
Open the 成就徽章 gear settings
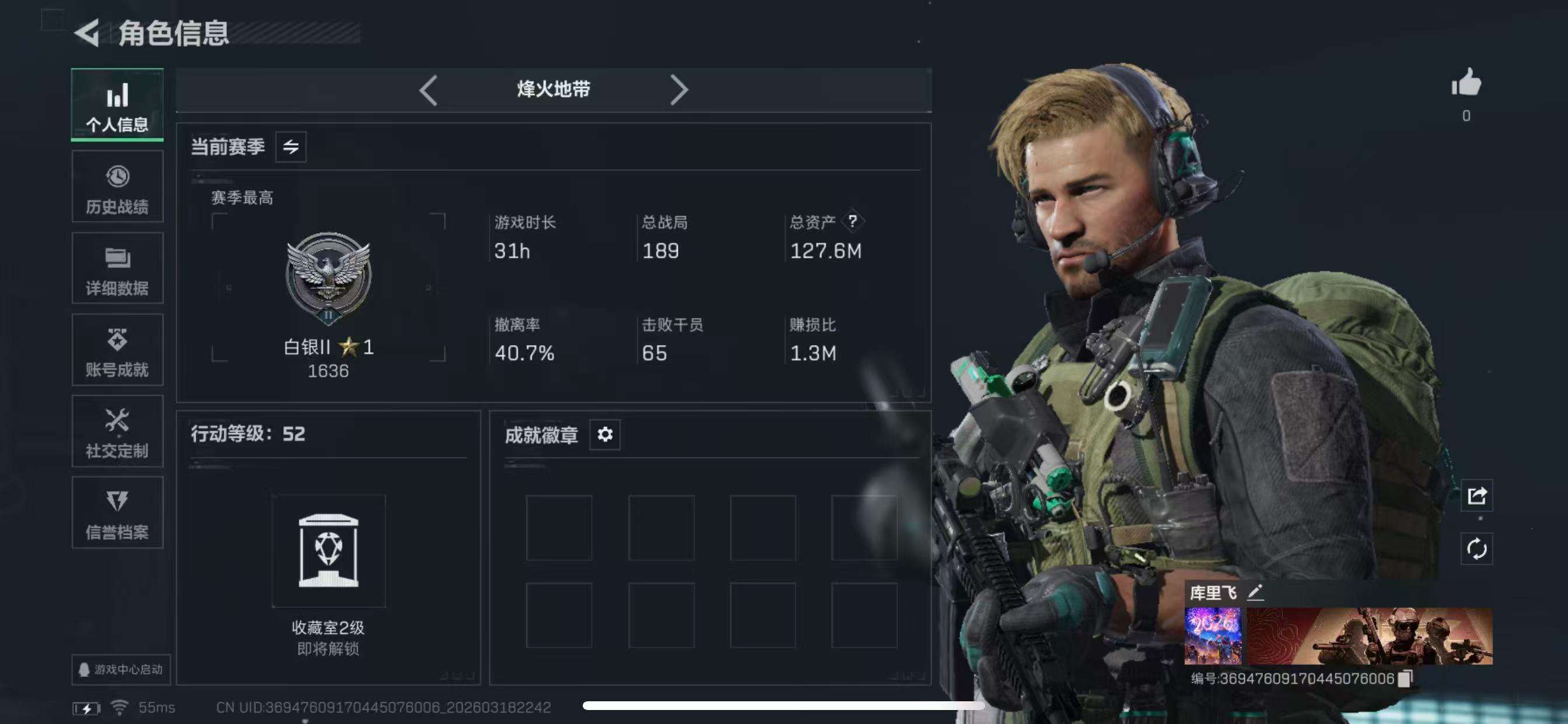point(604,434)
